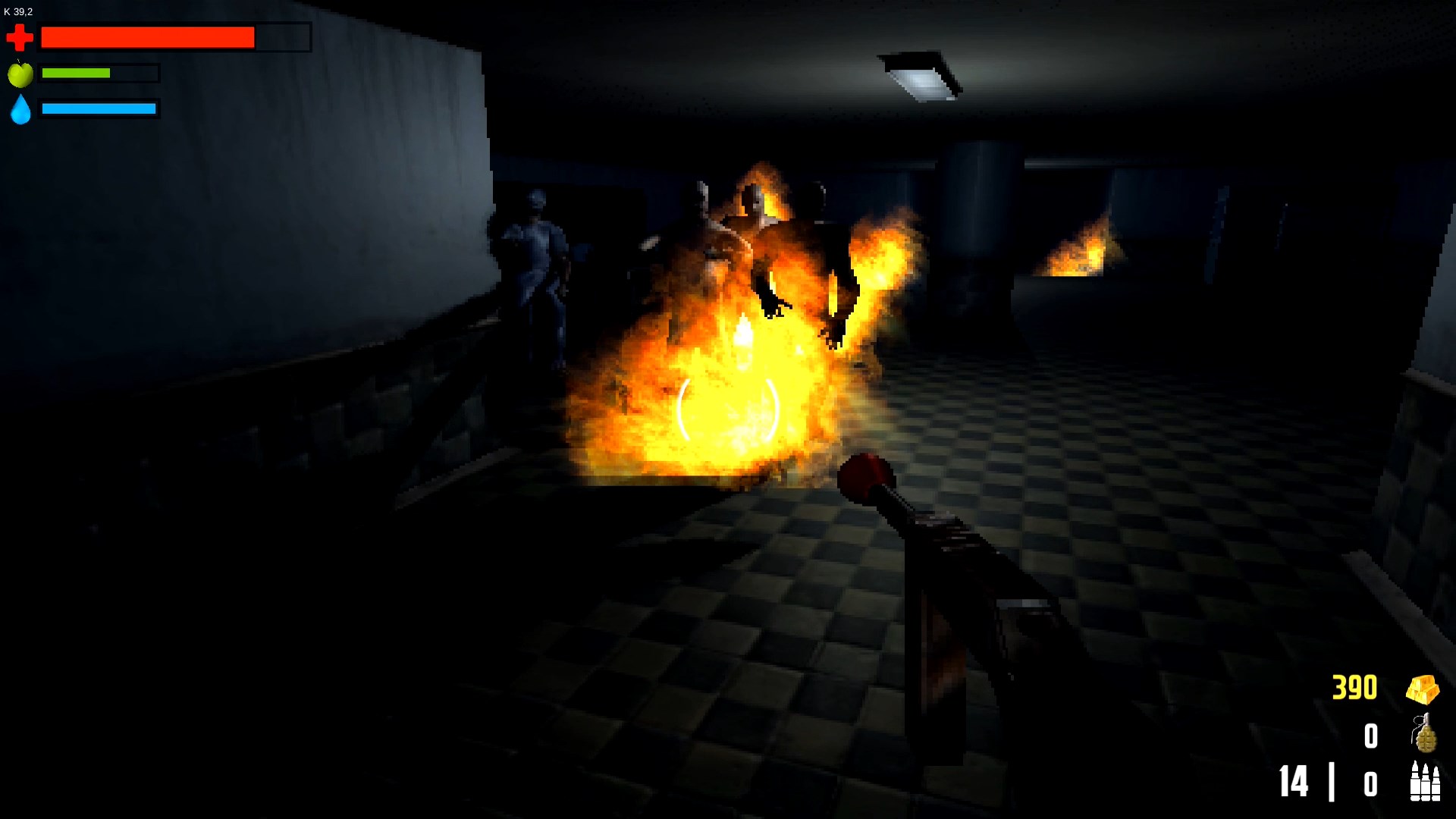
Task: Toggle the green hunger status bar
Action: (76, 73)
